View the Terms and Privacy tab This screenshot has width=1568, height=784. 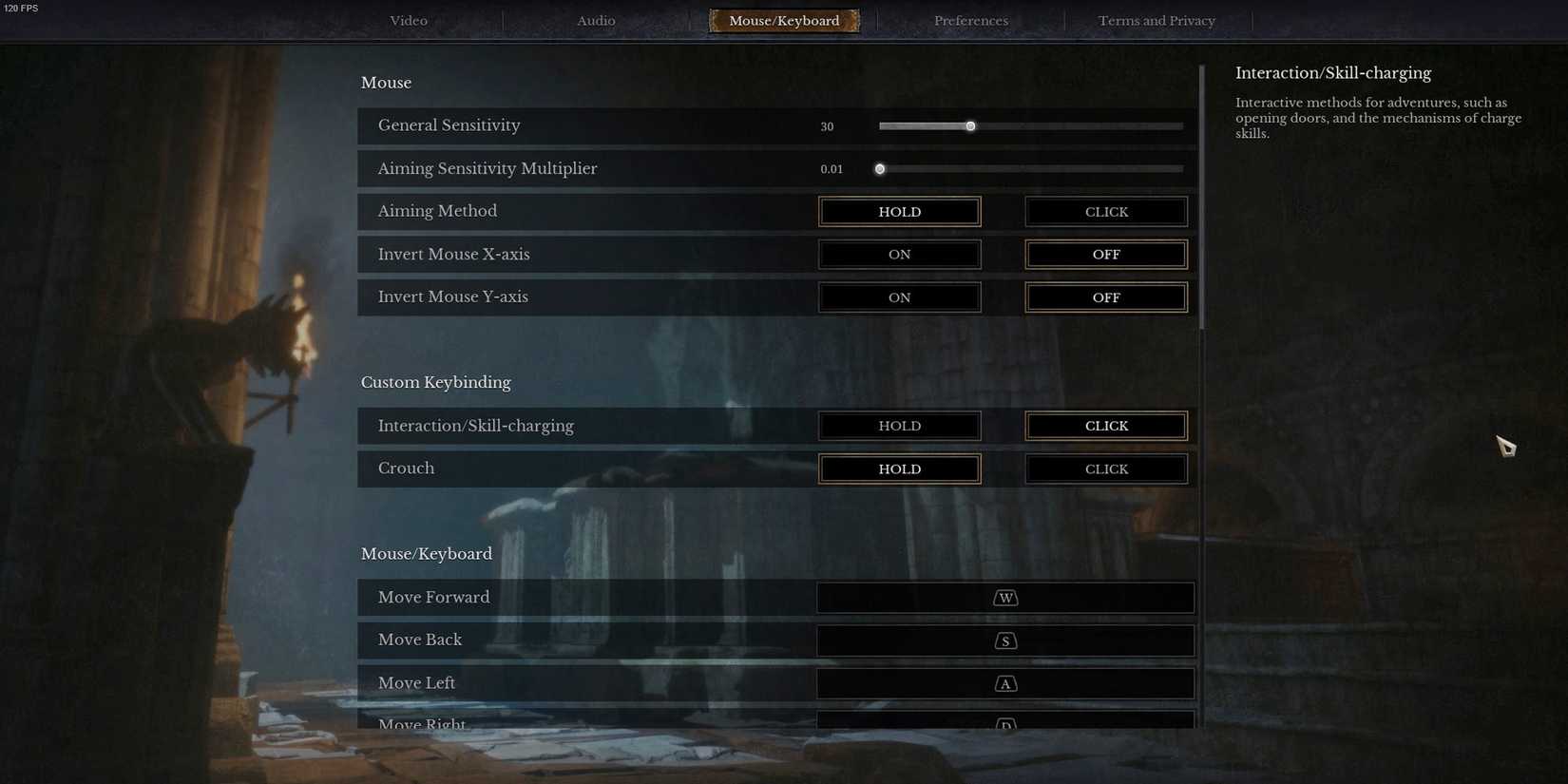tap(1157, 20)
